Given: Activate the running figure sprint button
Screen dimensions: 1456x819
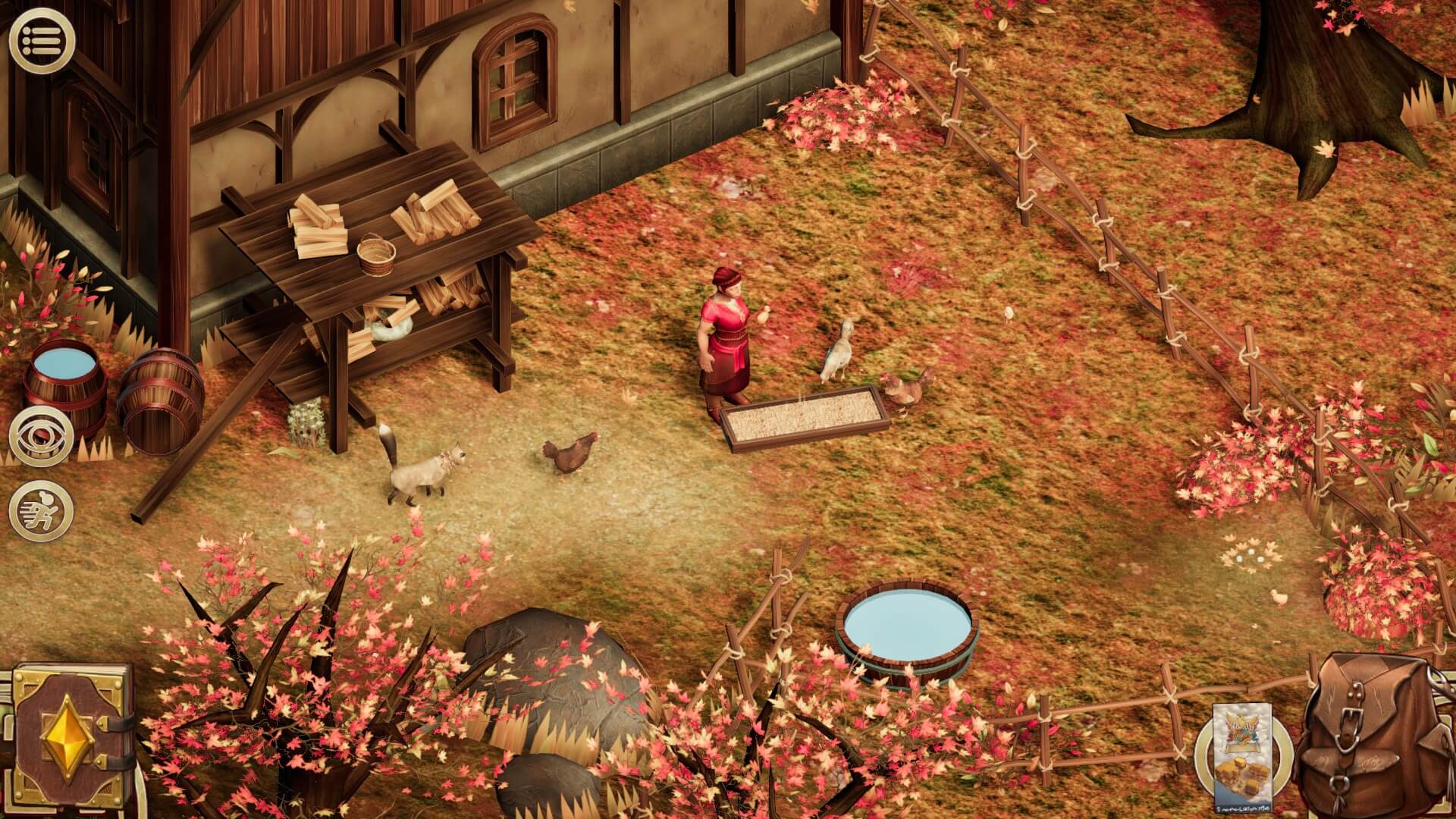Looking at the screenshot, I should point(41,510).
